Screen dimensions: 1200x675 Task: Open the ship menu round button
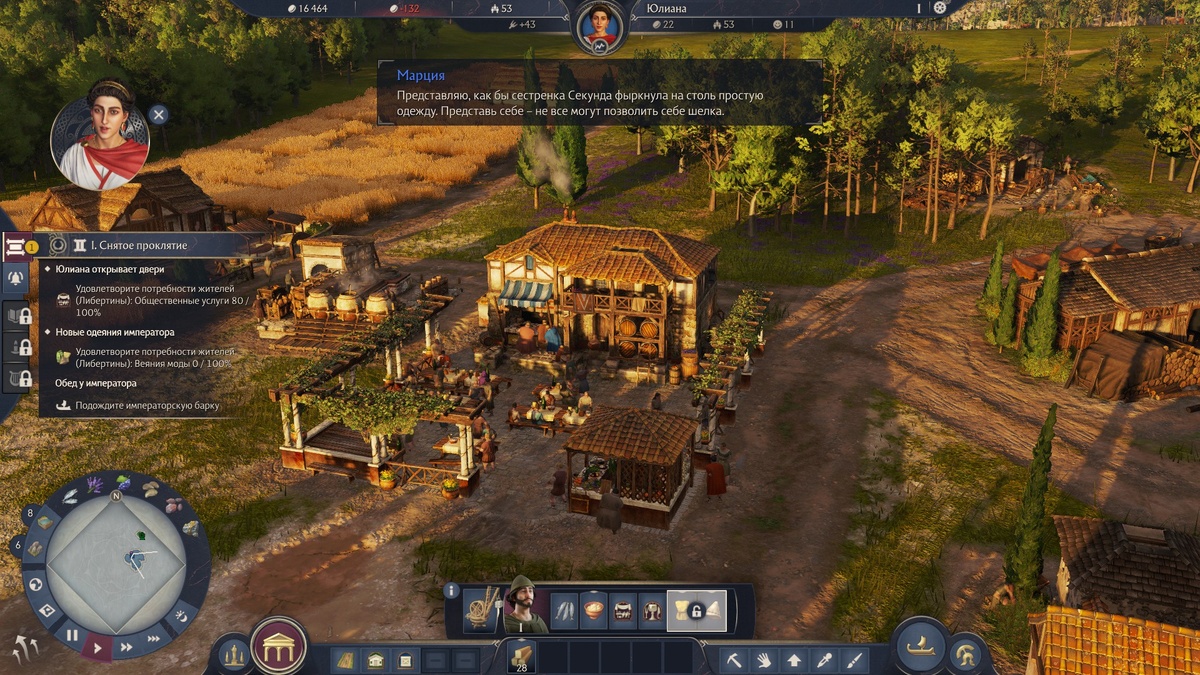click(919, 645)
